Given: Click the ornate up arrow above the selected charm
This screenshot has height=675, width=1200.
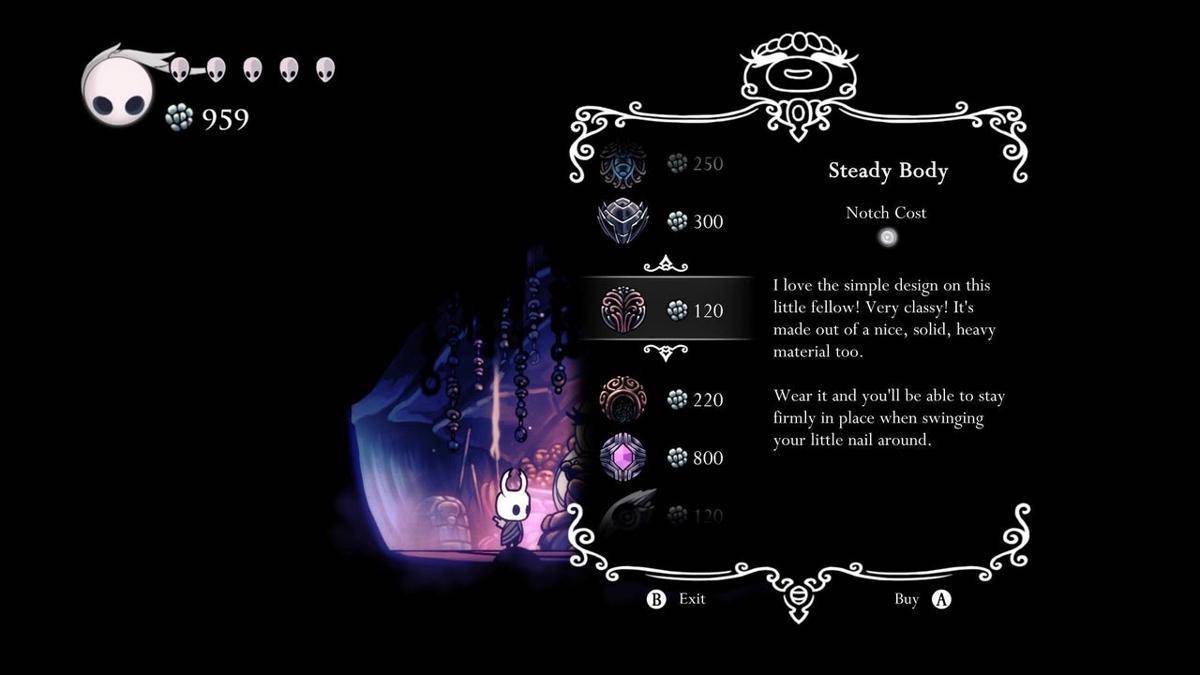Looking at the screenshot, I should coord(665,264).
